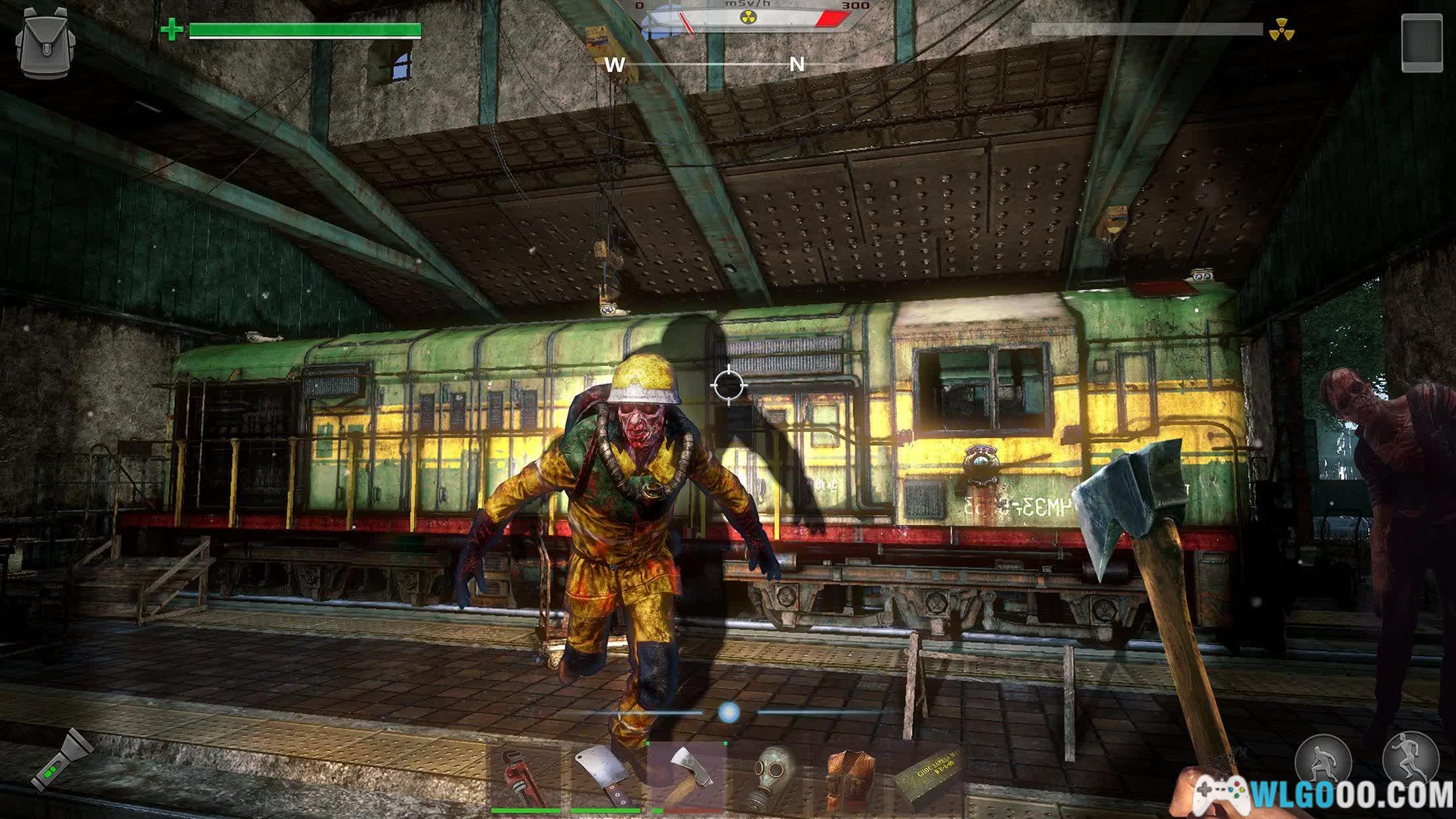Equip the meat cleaver from the hotbar

click(x=605, y=777)
